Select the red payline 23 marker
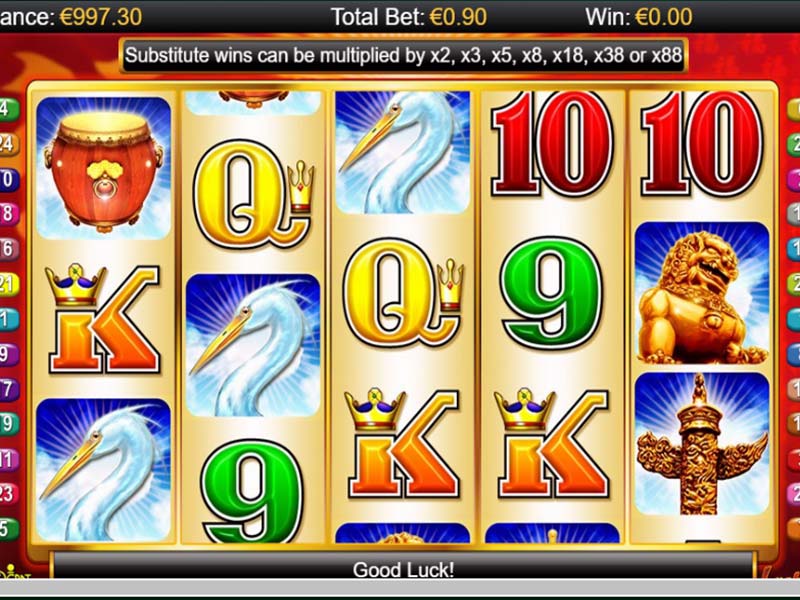This screenshot has height=600, width=800. (x=6, y=493)
